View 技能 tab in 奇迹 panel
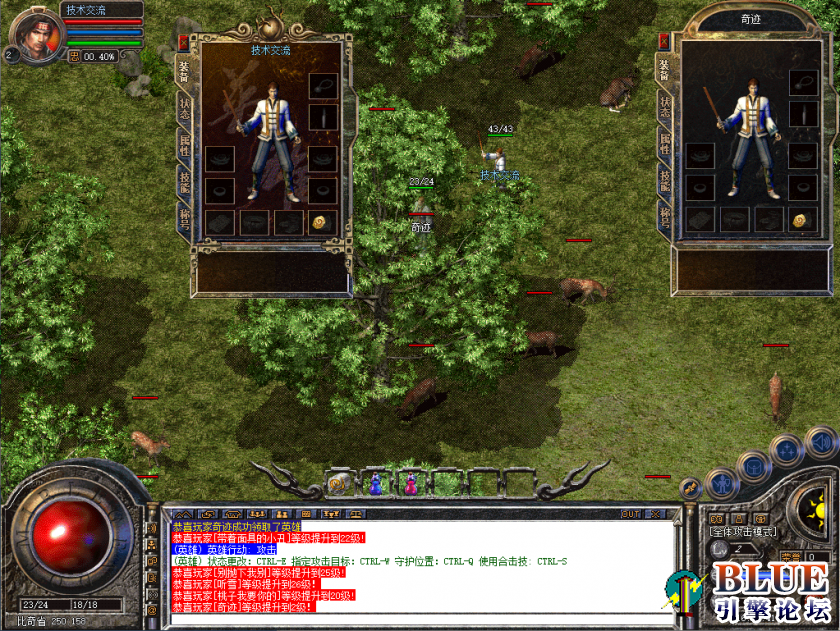Screen dimensions: 840x631 coord(665,181)
